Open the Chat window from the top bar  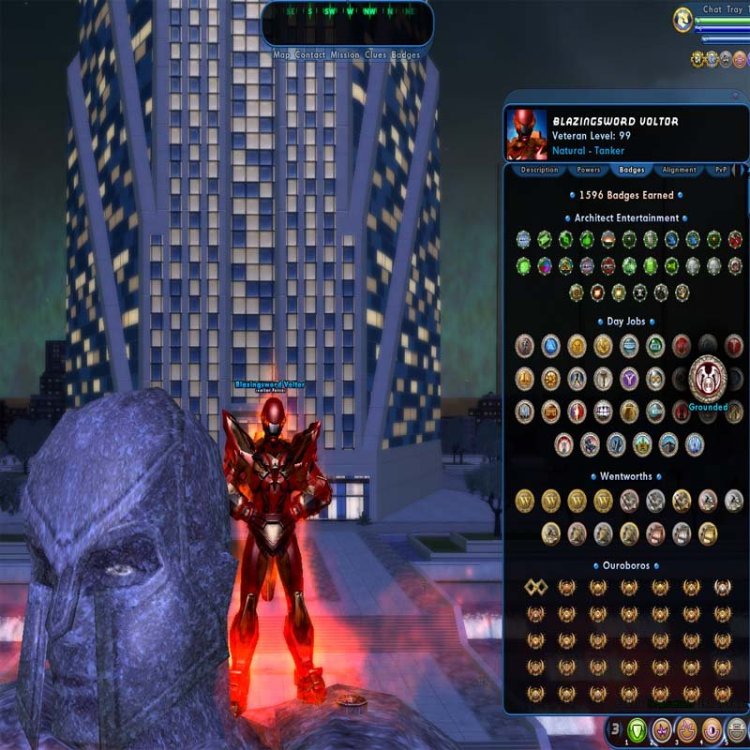click(x=712, y=10)
